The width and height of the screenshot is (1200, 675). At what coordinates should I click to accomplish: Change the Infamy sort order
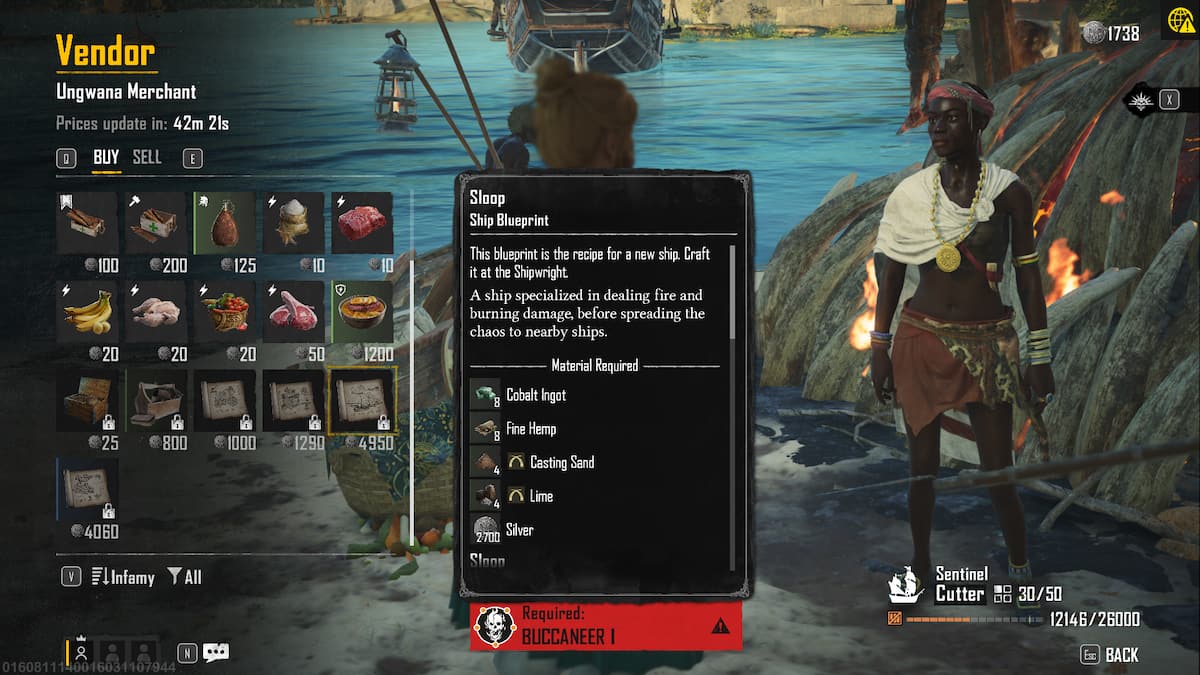coord(122,576)
